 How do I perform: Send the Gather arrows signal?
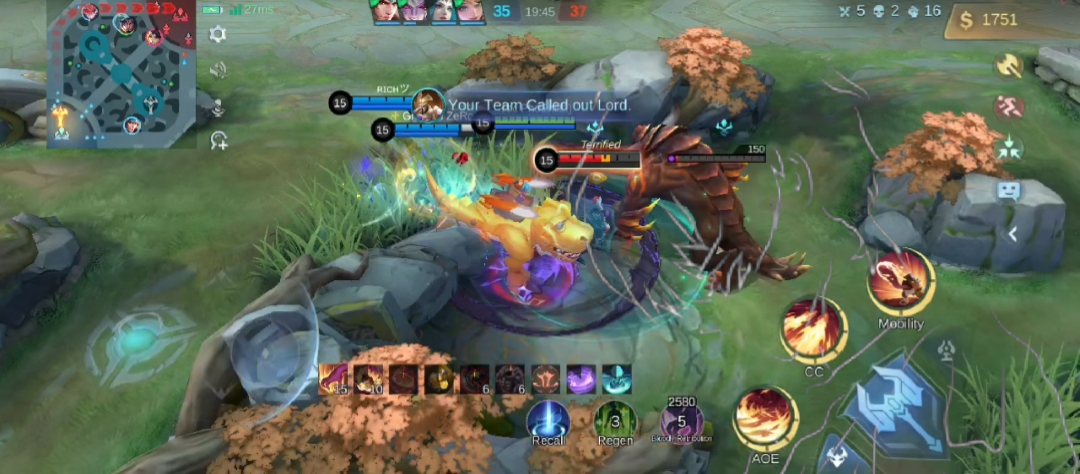click(1008, 148)
